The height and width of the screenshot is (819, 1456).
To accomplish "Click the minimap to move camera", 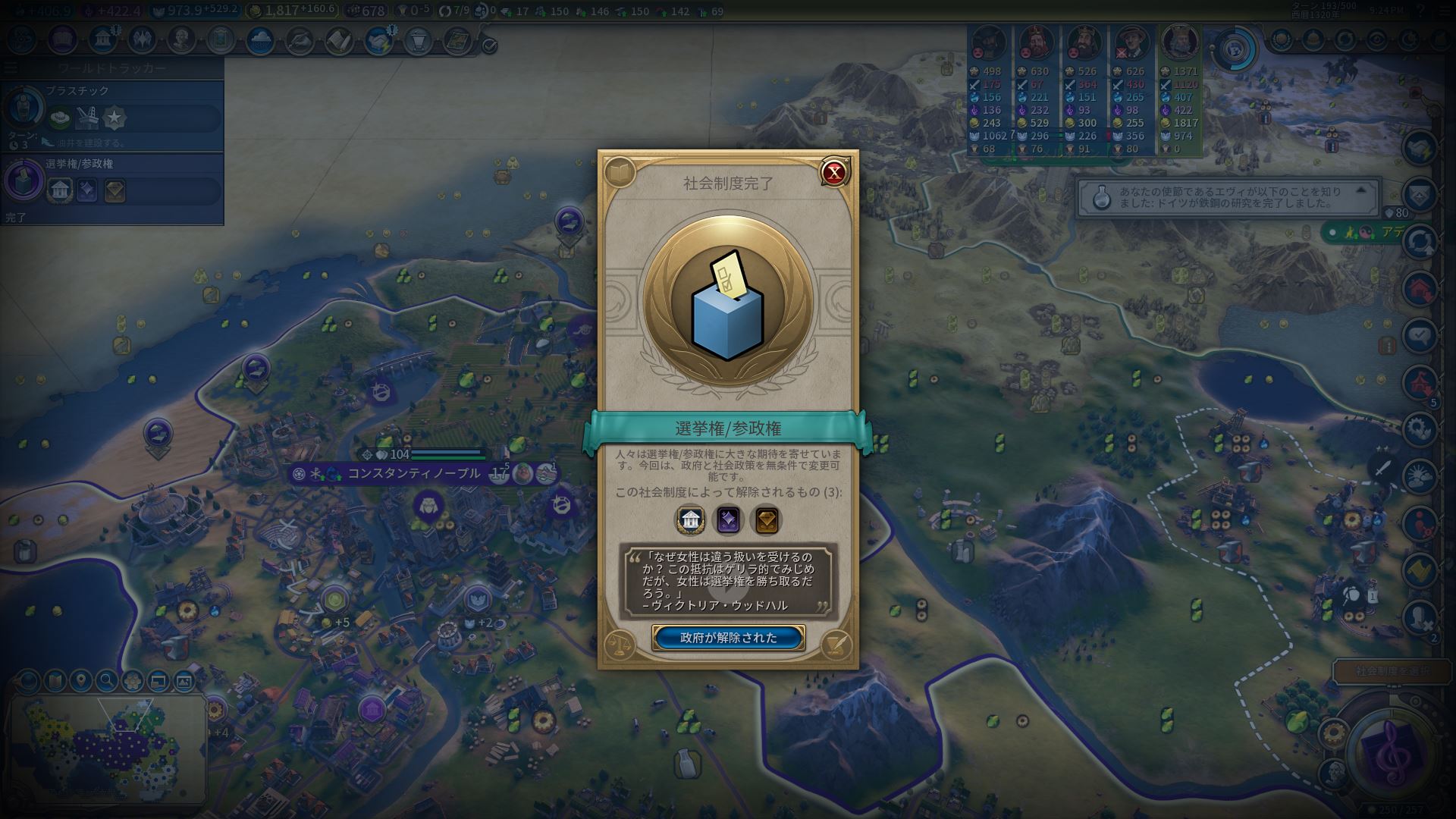I will click(x=106, y=751).
